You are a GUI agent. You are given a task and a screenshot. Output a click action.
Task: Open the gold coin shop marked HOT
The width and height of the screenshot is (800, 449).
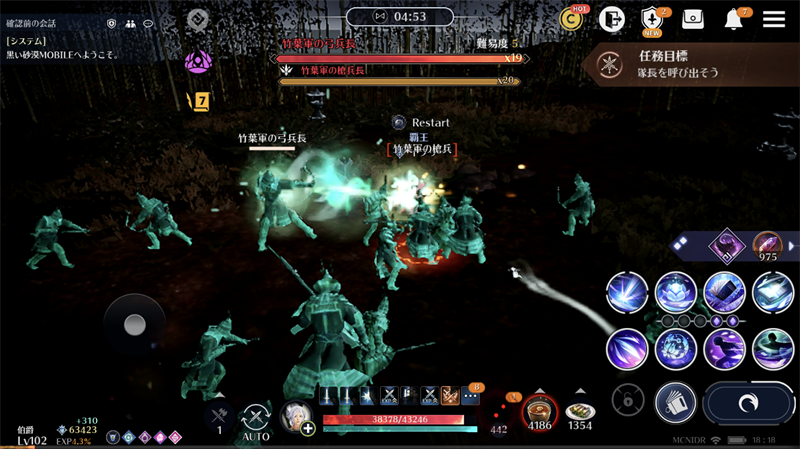pyautogui.click(x=572, y=19)
